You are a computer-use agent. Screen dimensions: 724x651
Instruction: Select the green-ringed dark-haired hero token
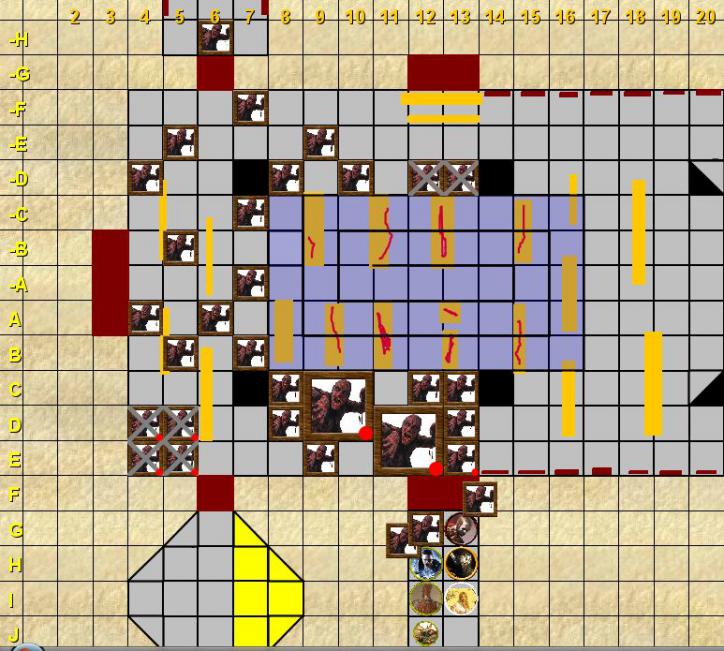(x=426, y=563)
